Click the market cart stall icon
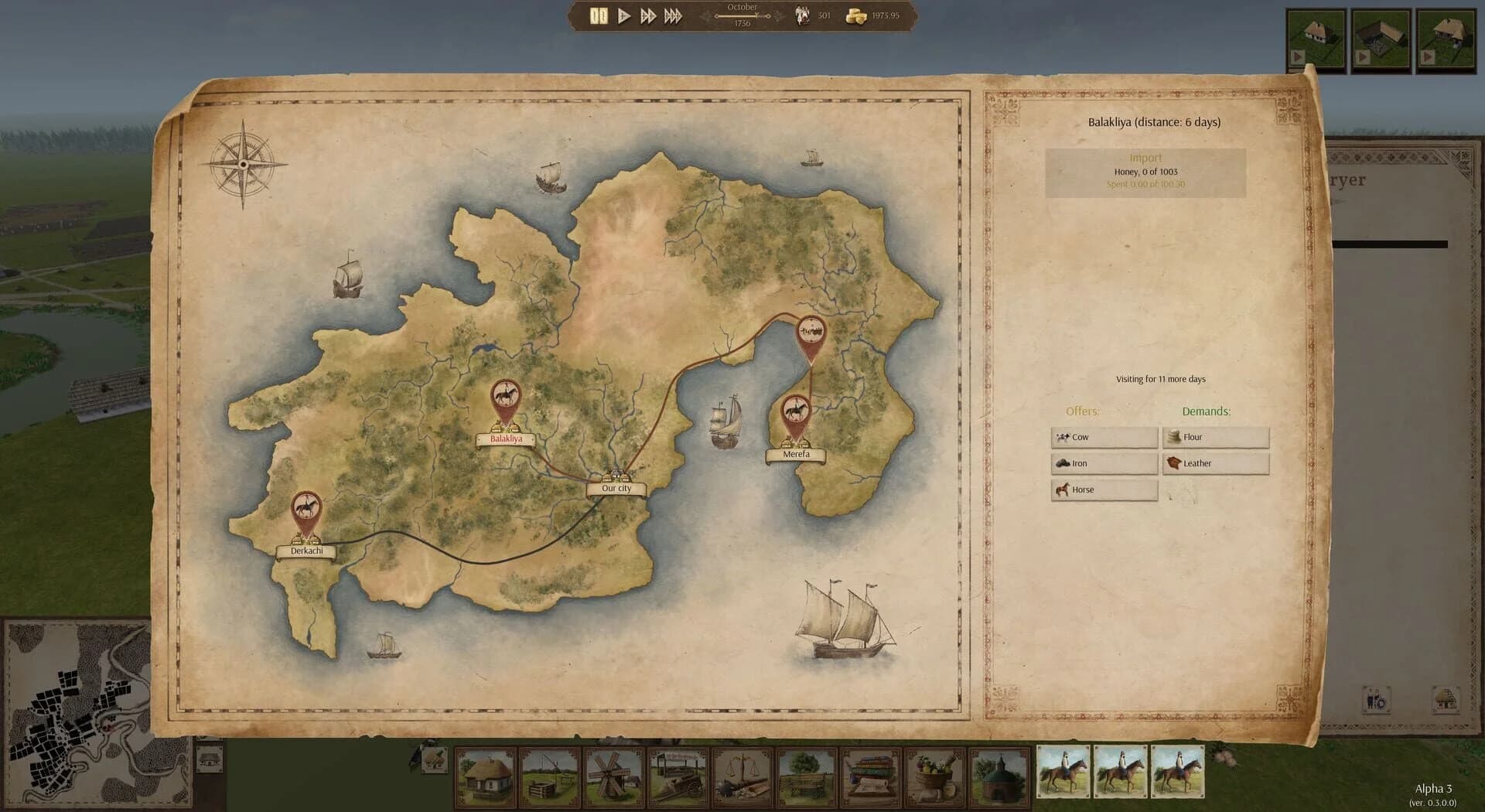This screenshot has width=1485, height=812. (x=678, y=776)
